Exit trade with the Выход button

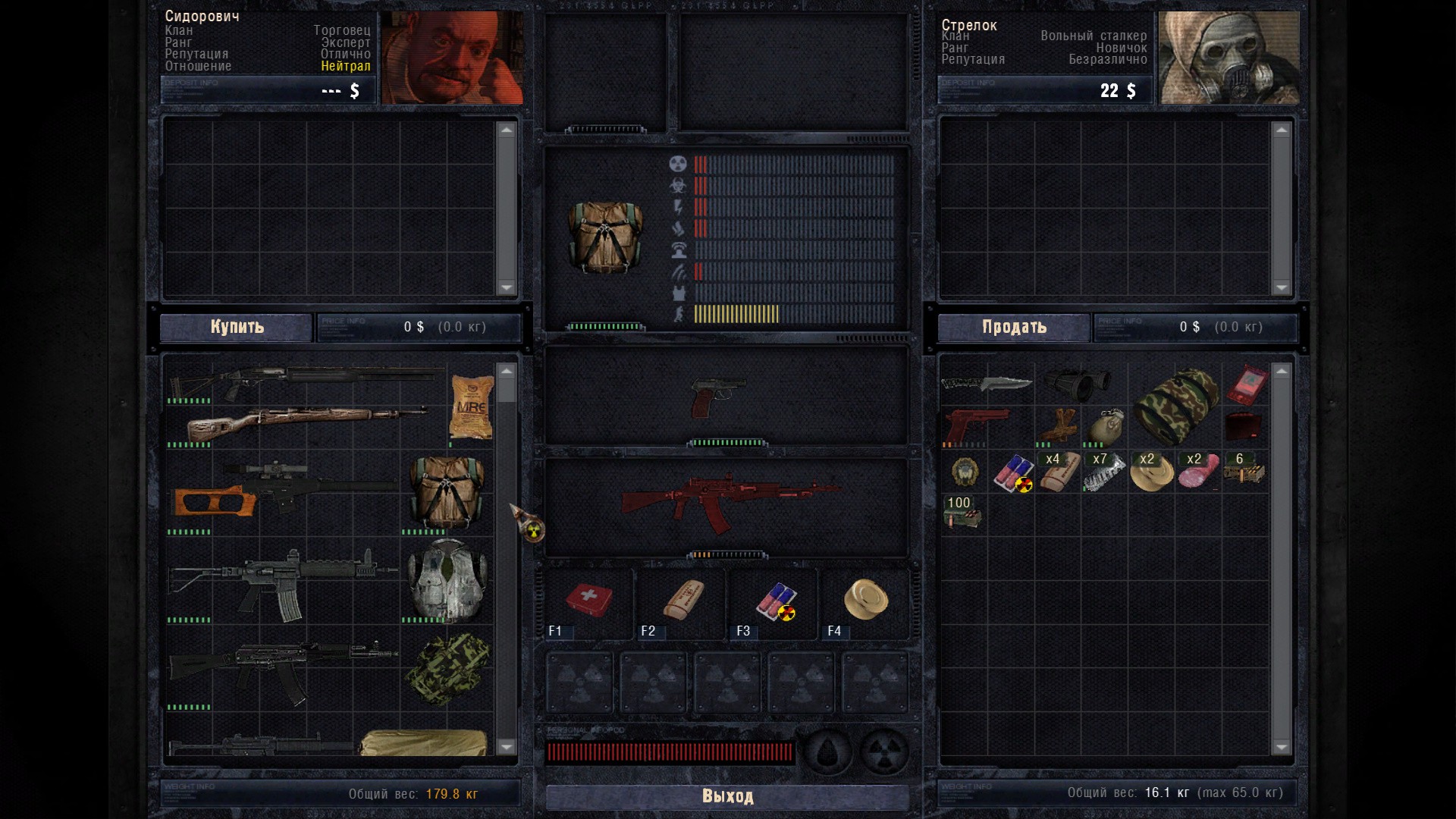point(727,796)
